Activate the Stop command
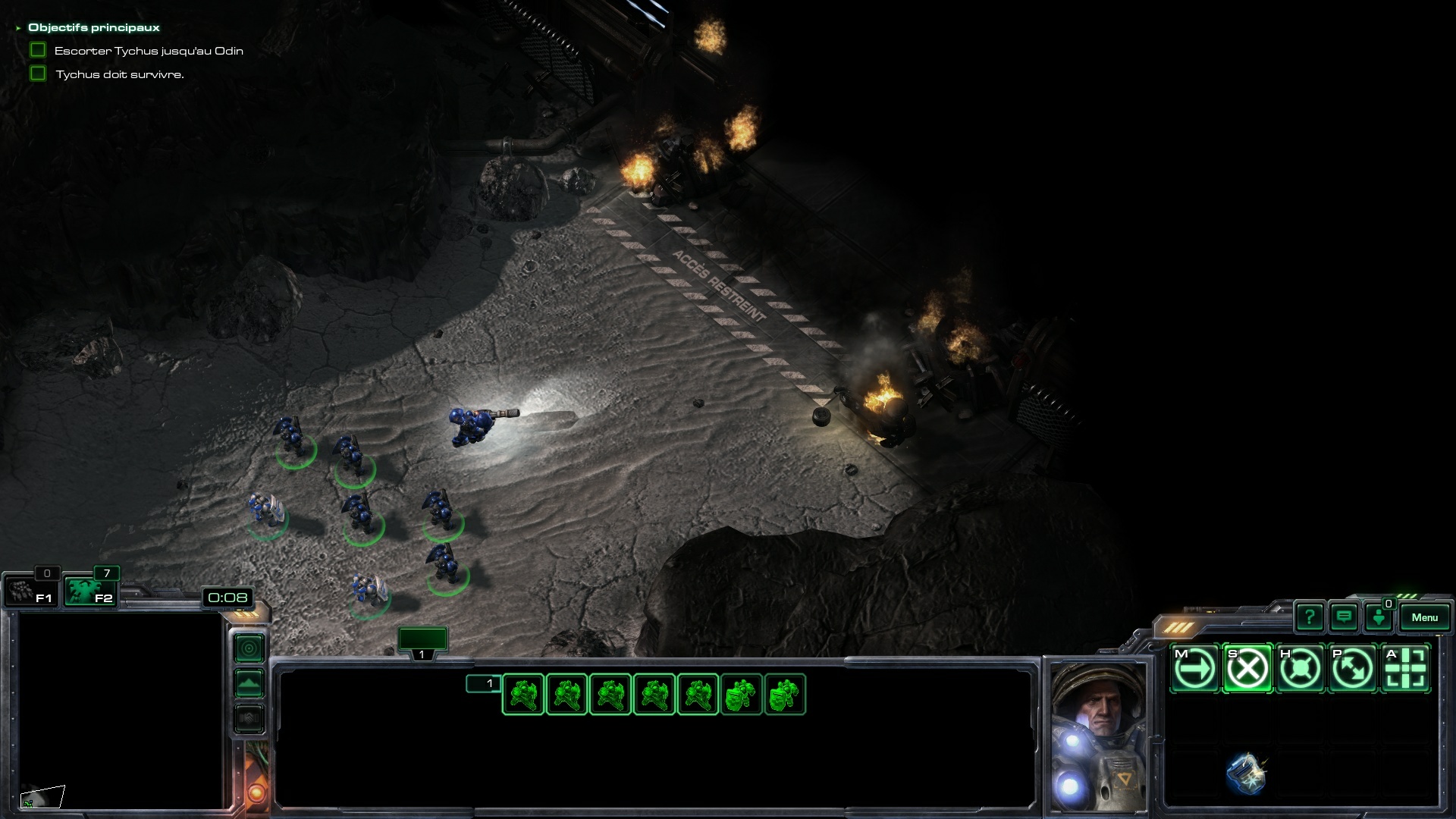Image resolution: width=1456 pixels, height=819 pixels. 1247,669
